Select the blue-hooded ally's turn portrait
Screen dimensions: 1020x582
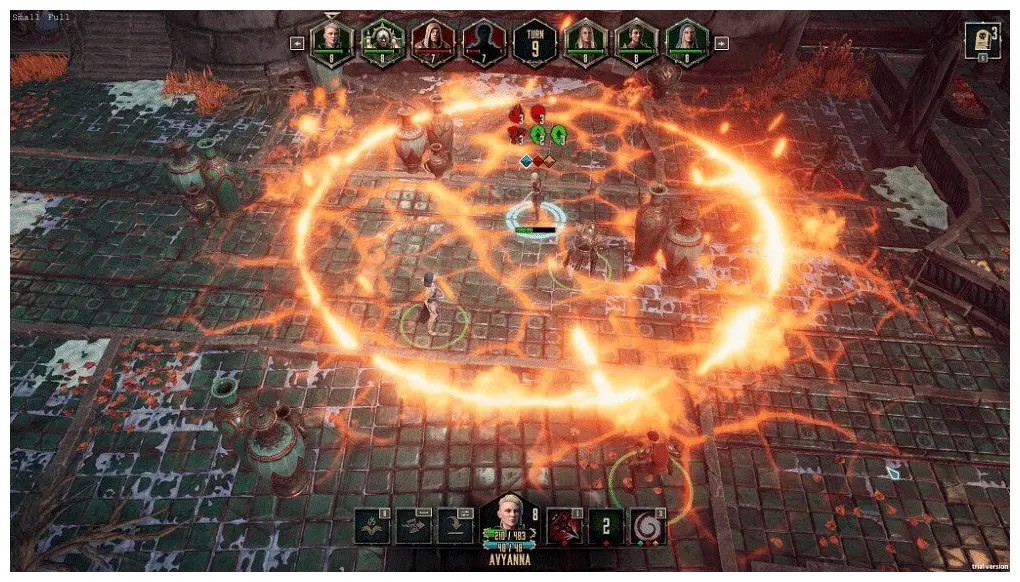pyautogui.click(x=687, y=41)
